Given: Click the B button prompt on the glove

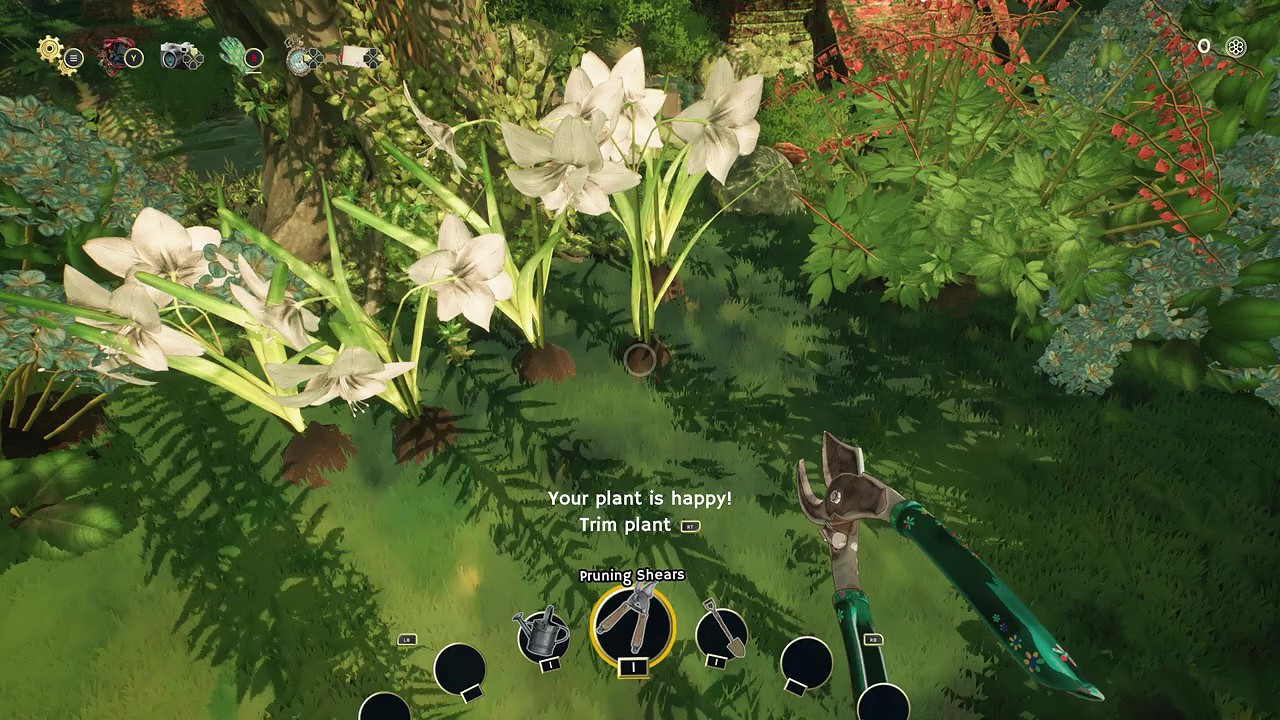Looking at the screenshot, I should 255,59.
